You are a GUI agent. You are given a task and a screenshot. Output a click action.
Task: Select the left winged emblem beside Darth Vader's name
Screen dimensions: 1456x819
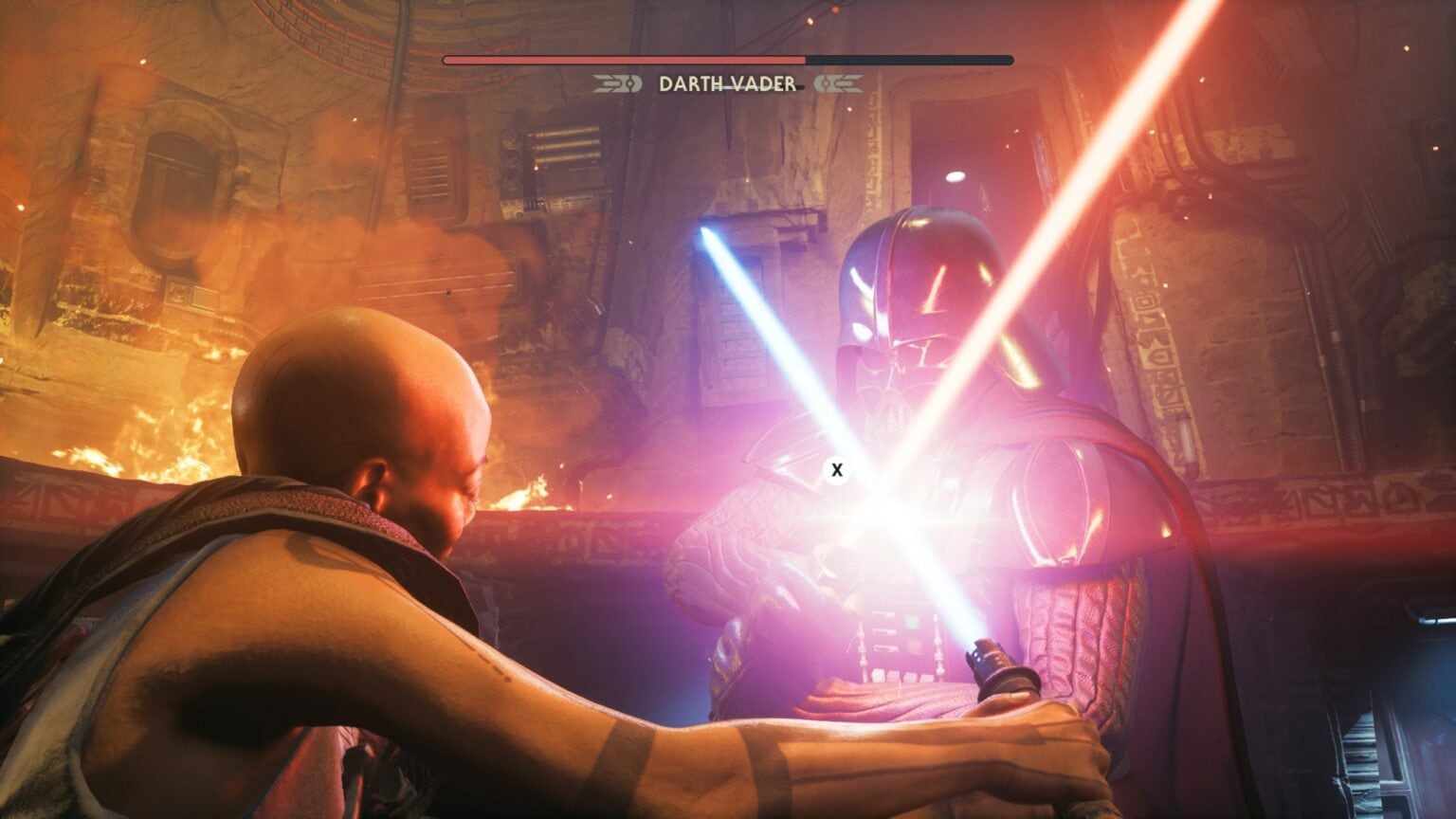(614, 83)
